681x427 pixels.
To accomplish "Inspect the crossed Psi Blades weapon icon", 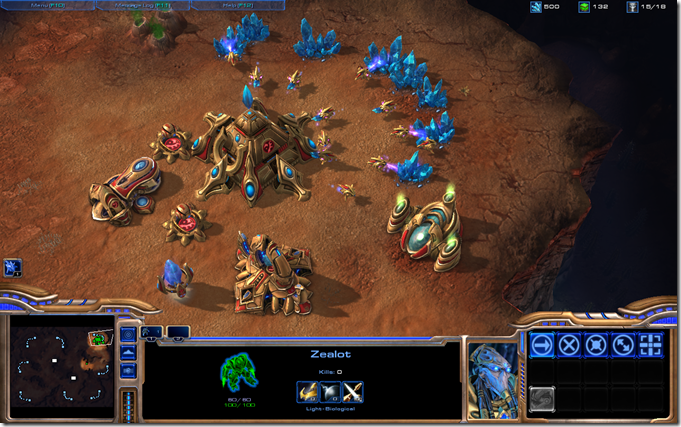I will coord(353,392).
